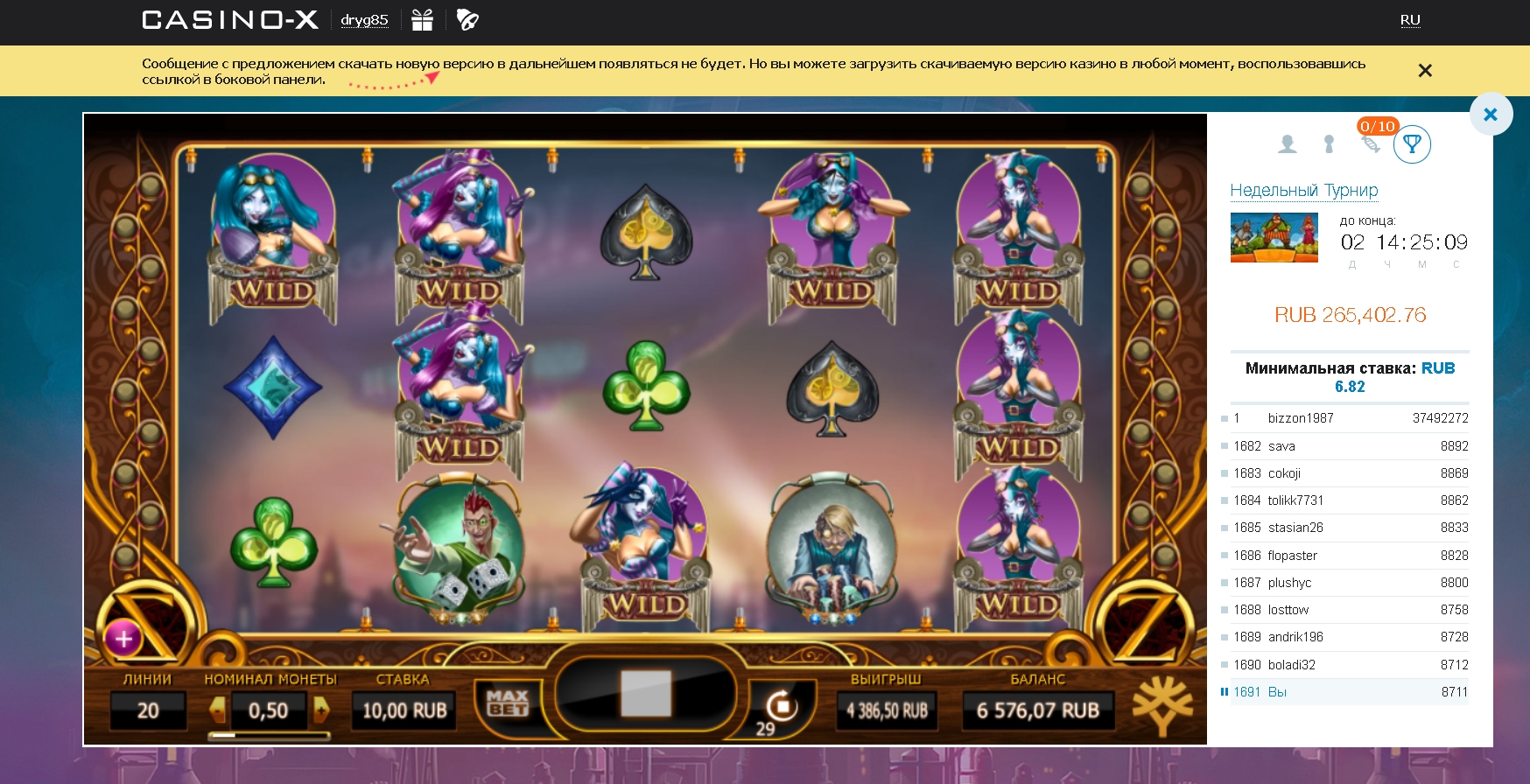Open the Недельный Турнир tournament link
This screenshot has height=784, width=1530.
click(1306, 190)
